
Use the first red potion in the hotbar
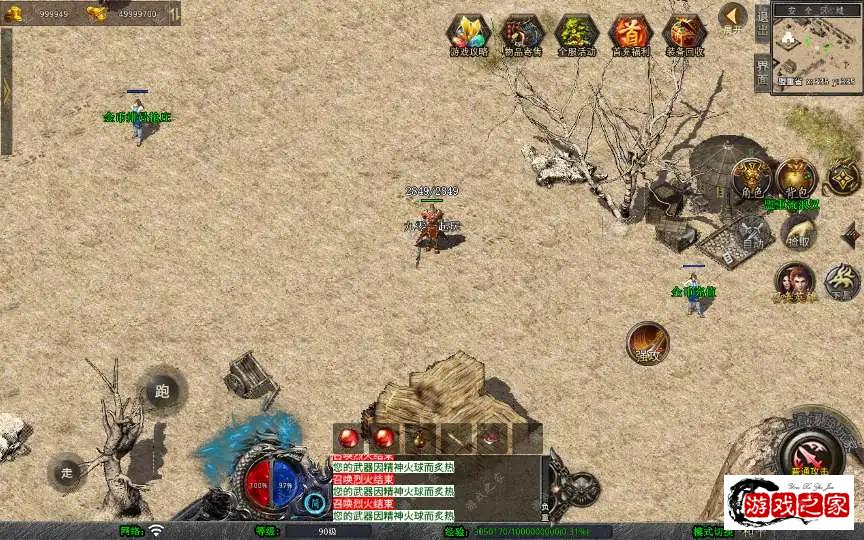pos(349,437)
